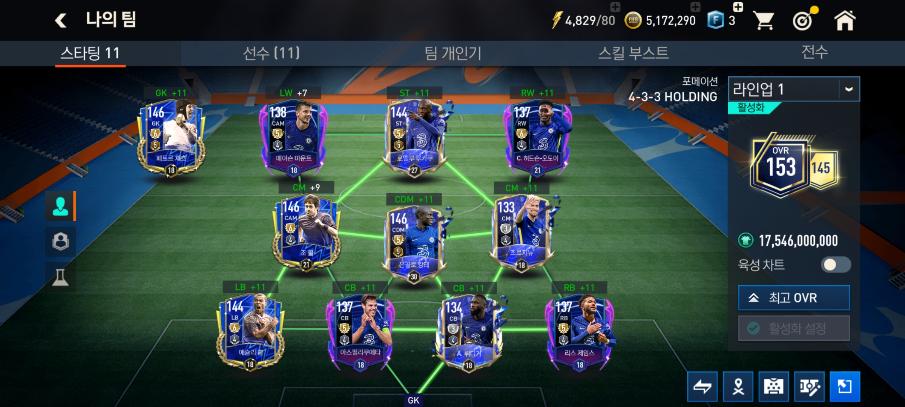Choose the 146 OVR CDM card
This screenshot has width=905, height=407.
(x=413, y=232)
